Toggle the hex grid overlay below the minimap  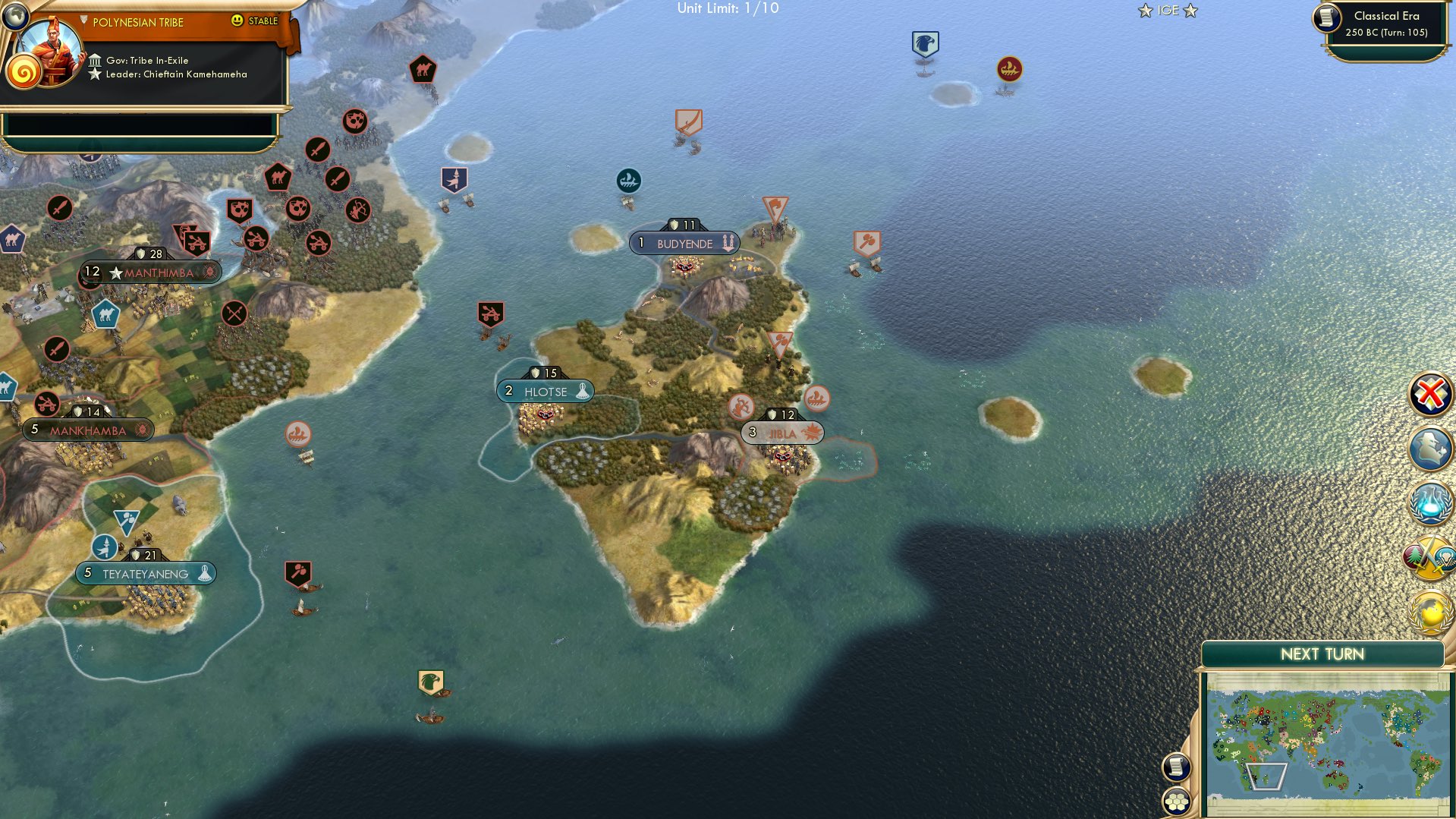[x=1176, y=802]
